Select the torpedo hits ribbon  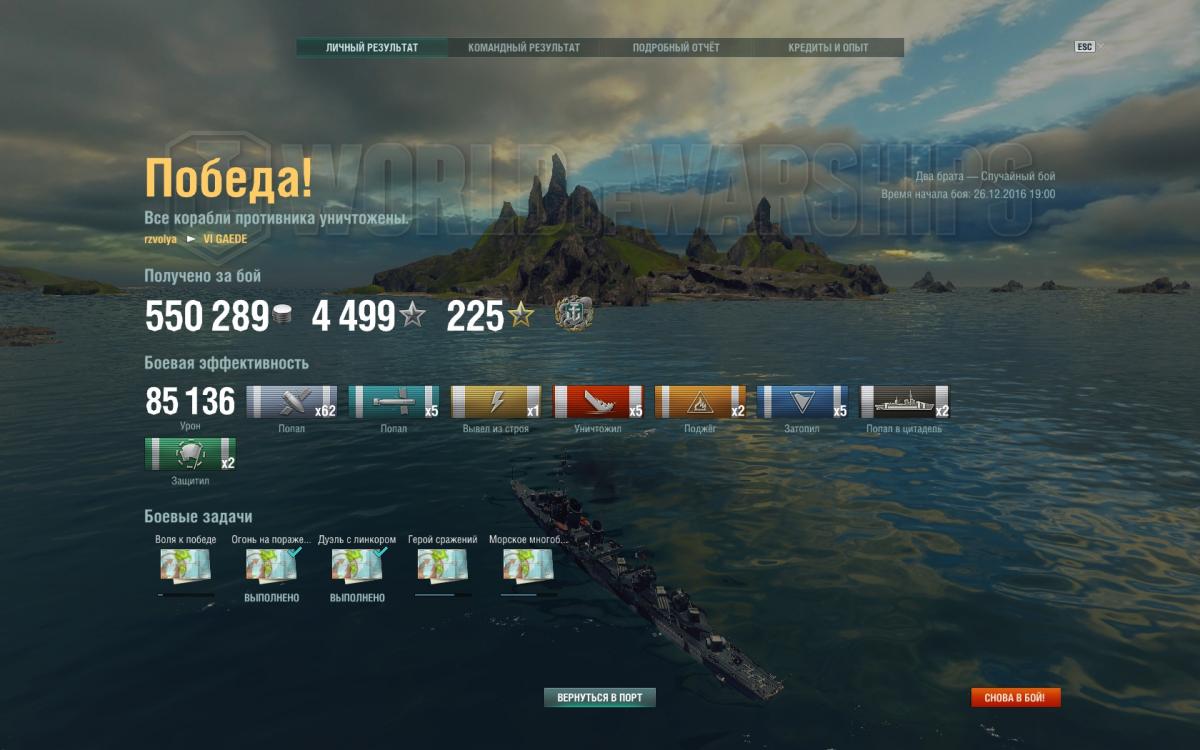394,402
